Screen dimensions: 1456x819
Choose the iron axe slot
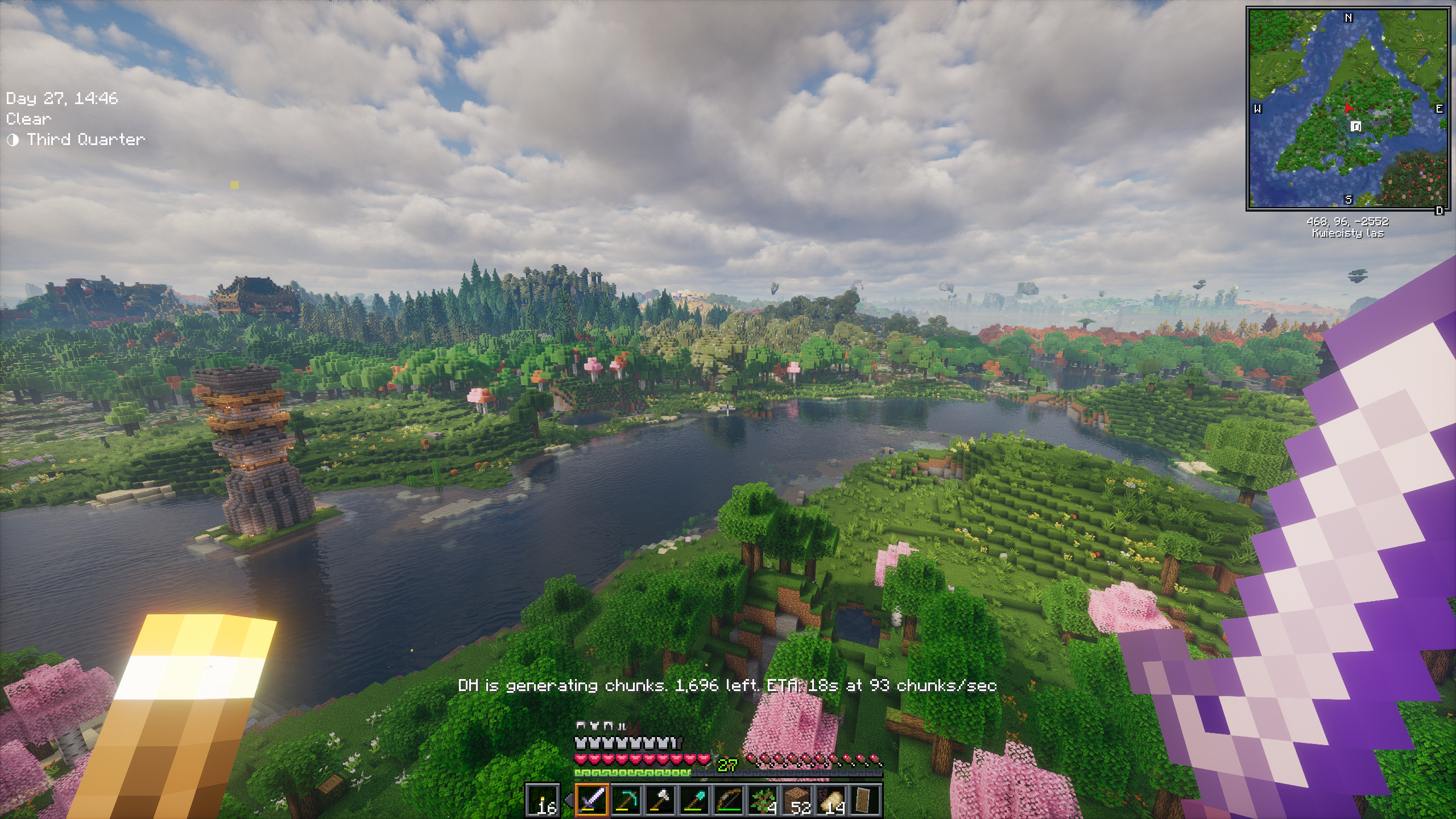coord(660,800)
